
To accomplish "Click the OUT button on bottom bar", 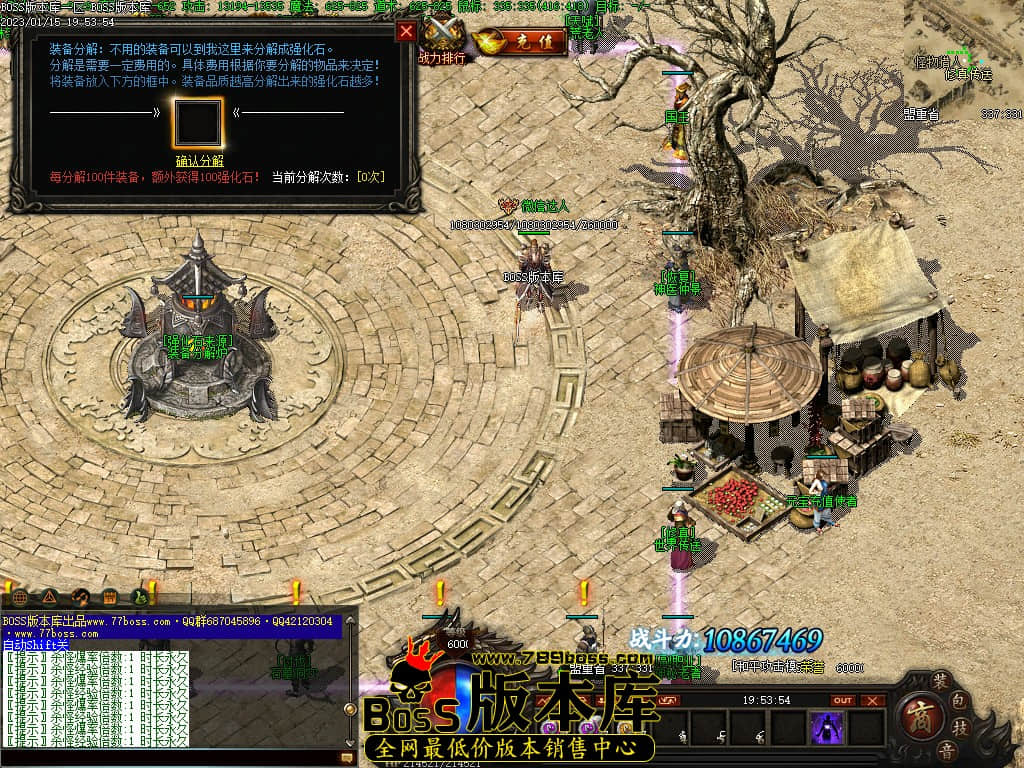I will pyautogui.click(x=843, y=701).
